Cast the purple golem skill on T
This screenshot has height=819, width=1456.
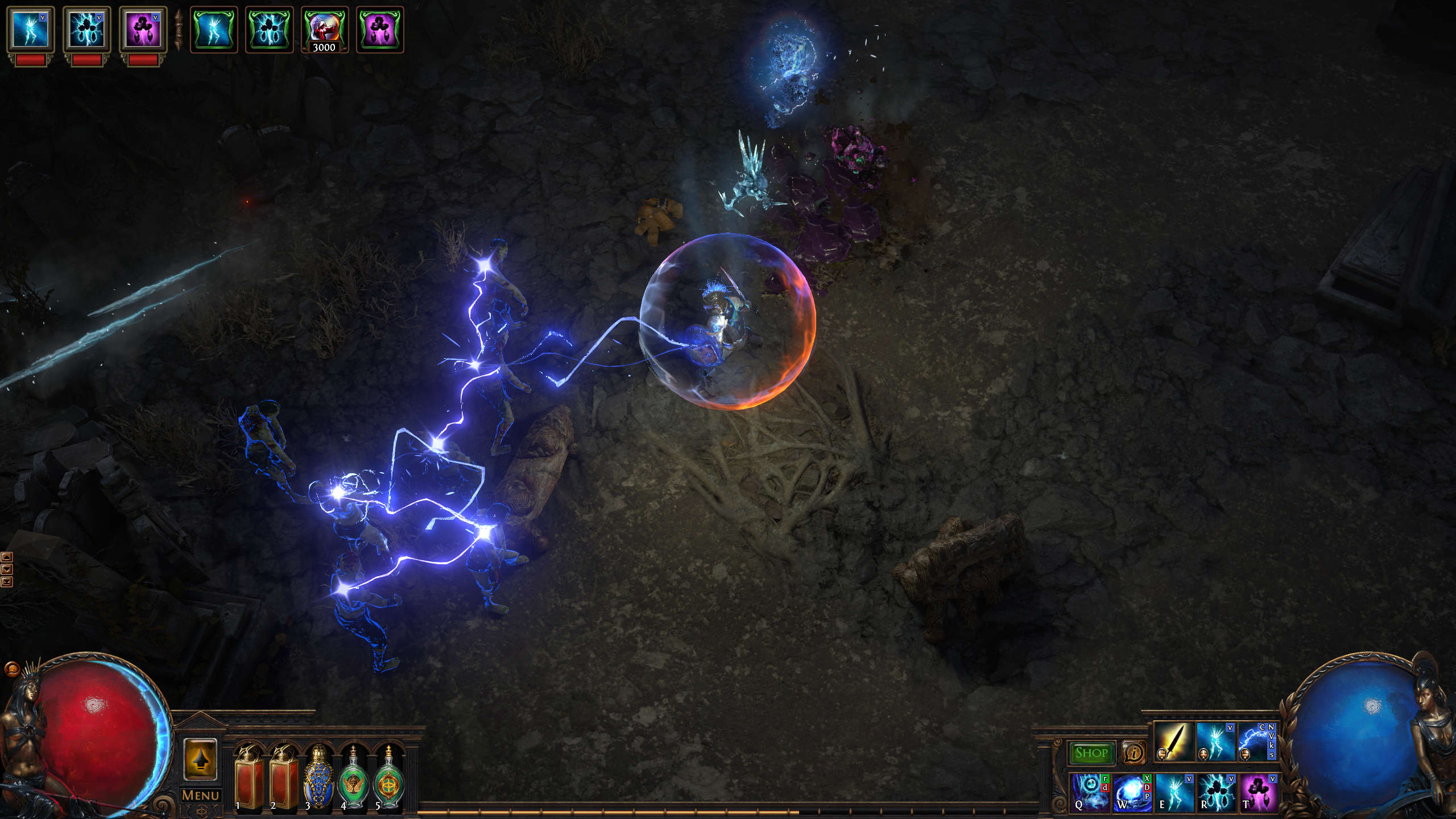(x=1258, y=791)
